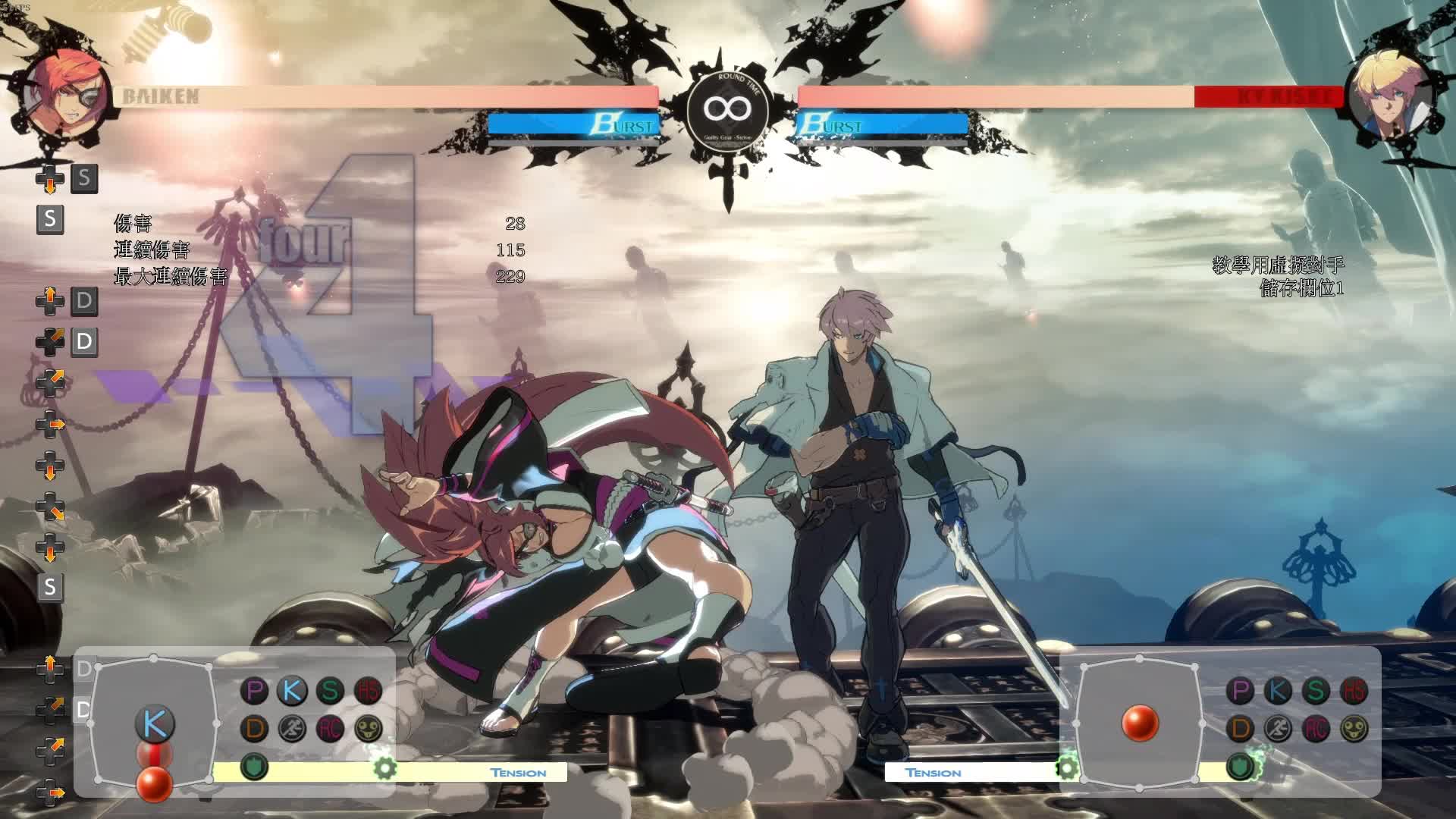This screenshot has width=1456, height=819.
Task: Click the D button in Baiken's input display
Action: (255, 729)
